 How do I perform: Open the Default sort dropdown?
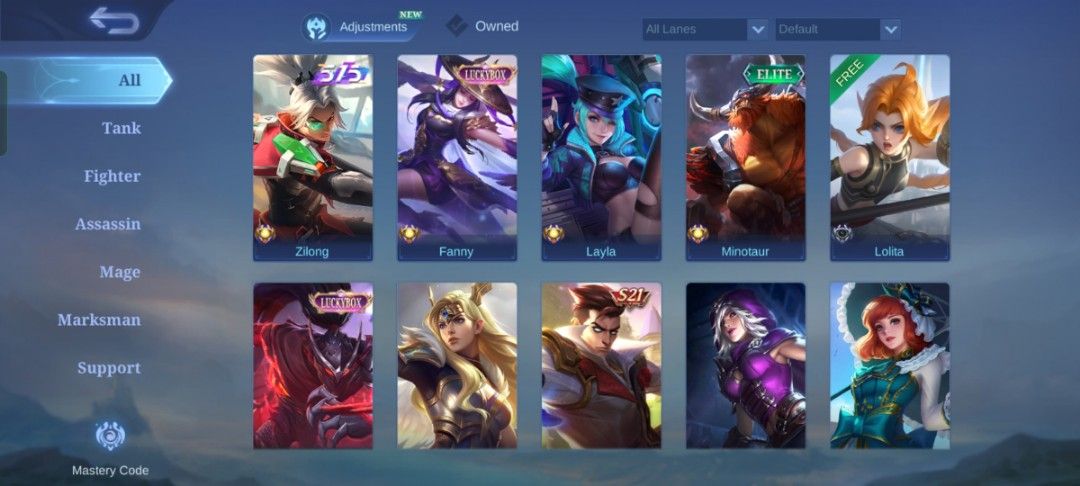point(838,29)
